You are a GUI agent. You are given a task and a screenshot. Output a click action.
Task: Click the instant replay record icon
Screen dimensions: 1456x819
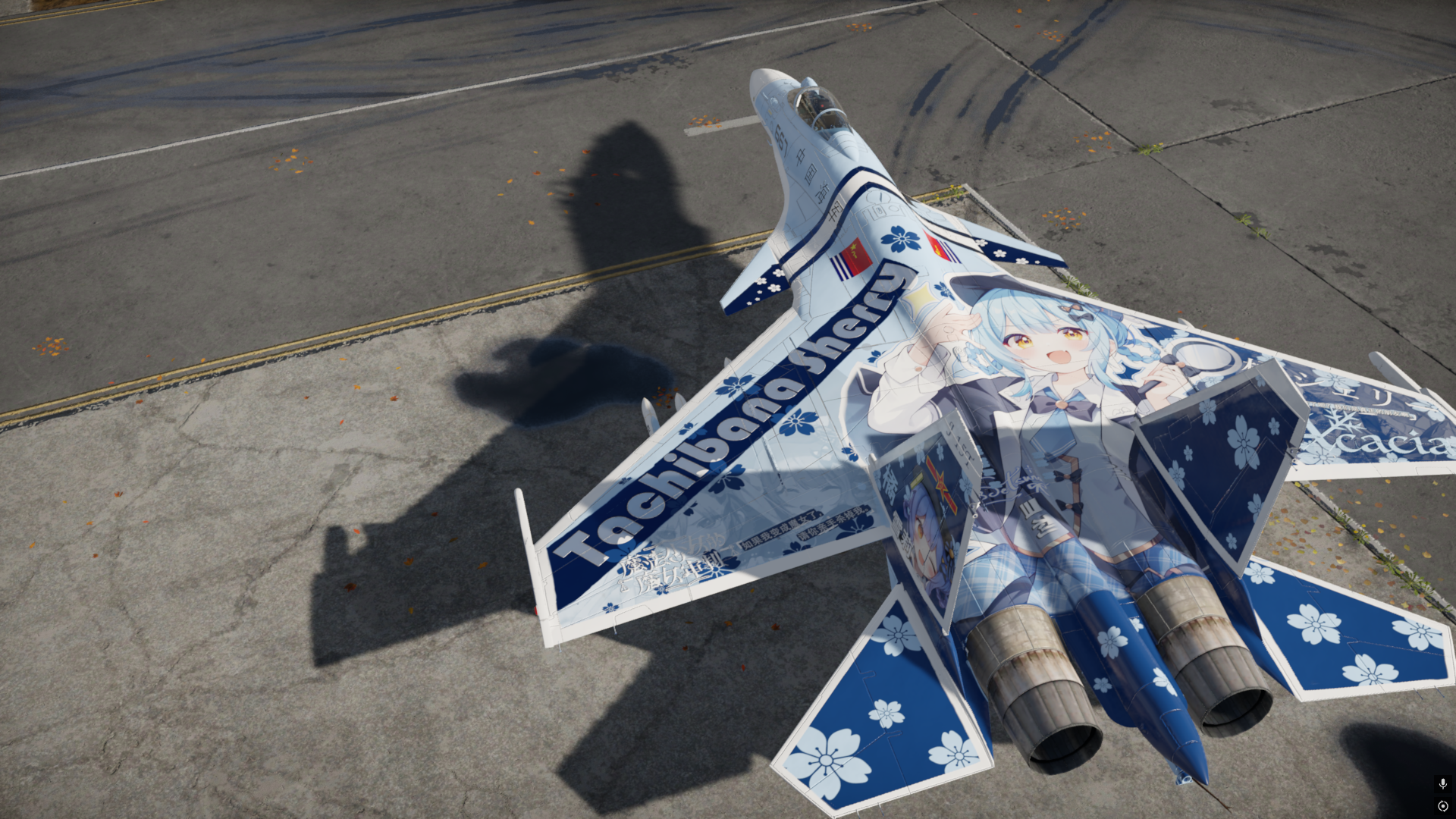click(1442, 806)
